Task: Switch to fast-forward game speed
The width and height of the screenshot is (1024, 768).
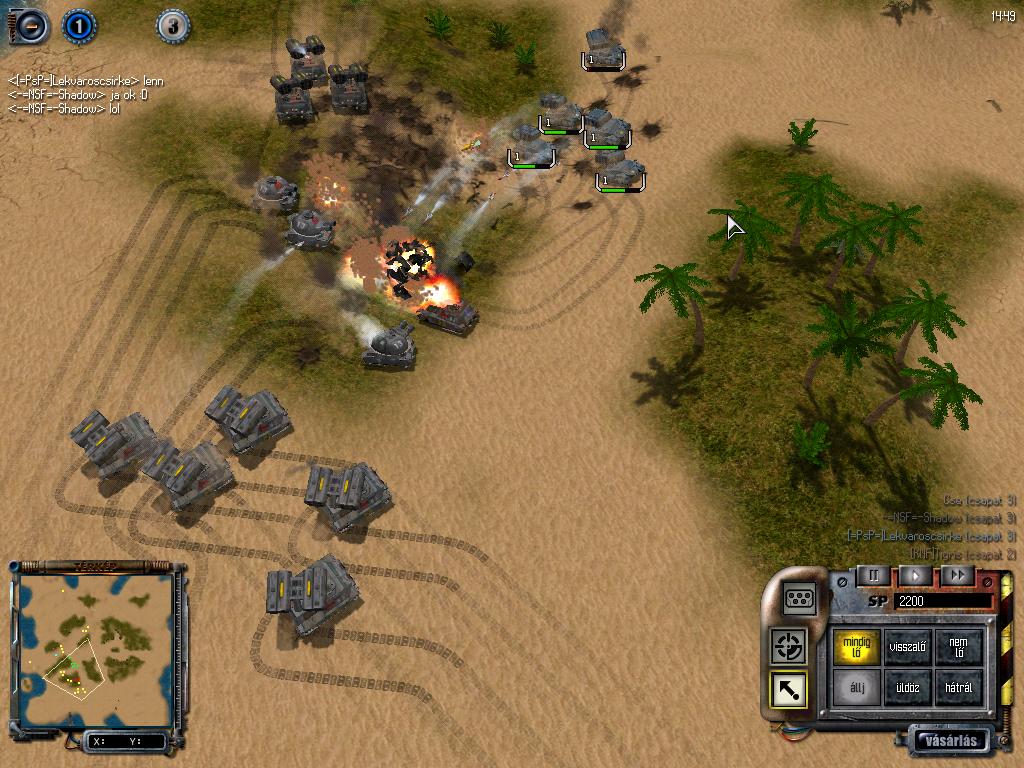Action: 957,575
